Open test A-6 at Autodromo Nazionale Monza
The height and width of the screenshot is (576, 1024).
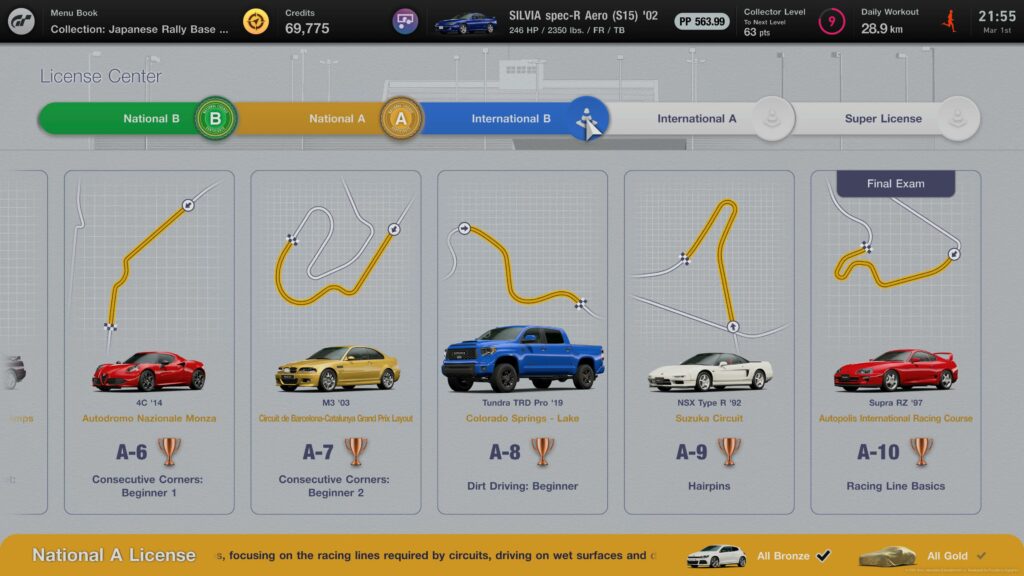click(x=149, y=340)
